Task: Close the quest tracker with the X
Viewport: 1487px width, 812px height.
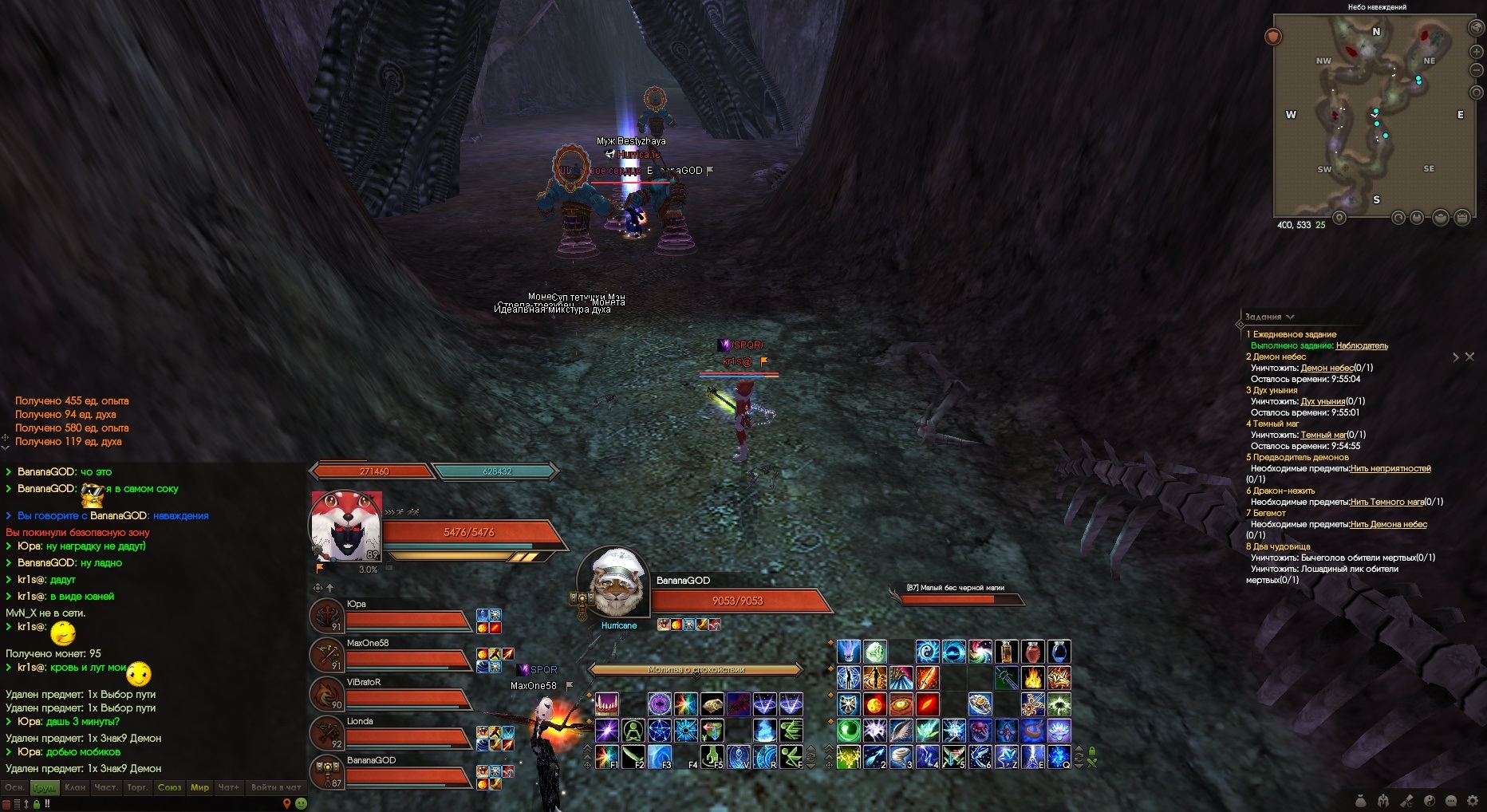Action: (x=1469, y=357)
